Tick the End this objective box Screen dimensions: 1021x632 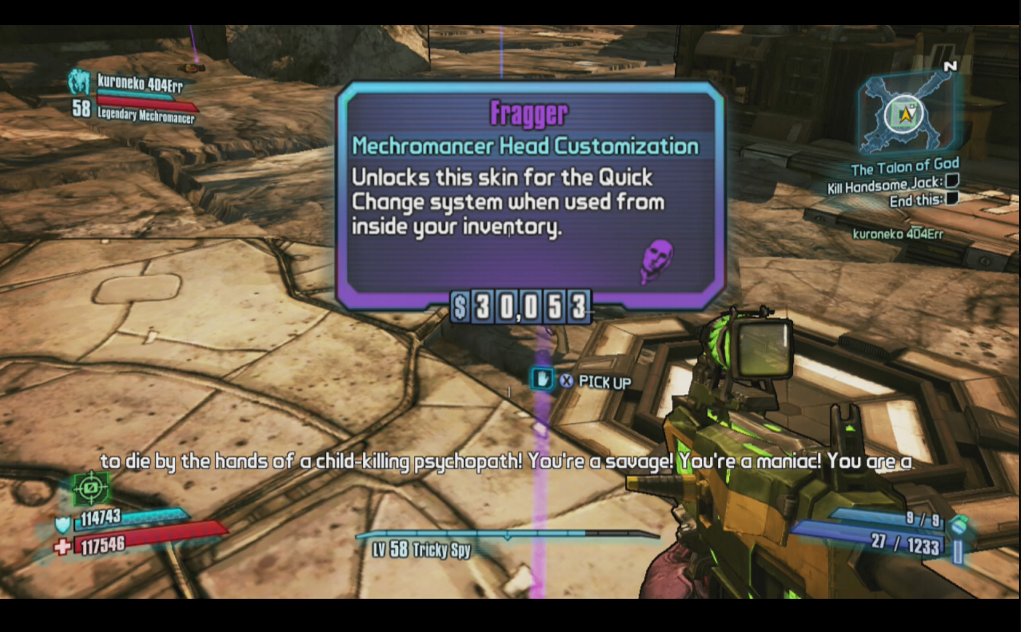click(952, 199)
